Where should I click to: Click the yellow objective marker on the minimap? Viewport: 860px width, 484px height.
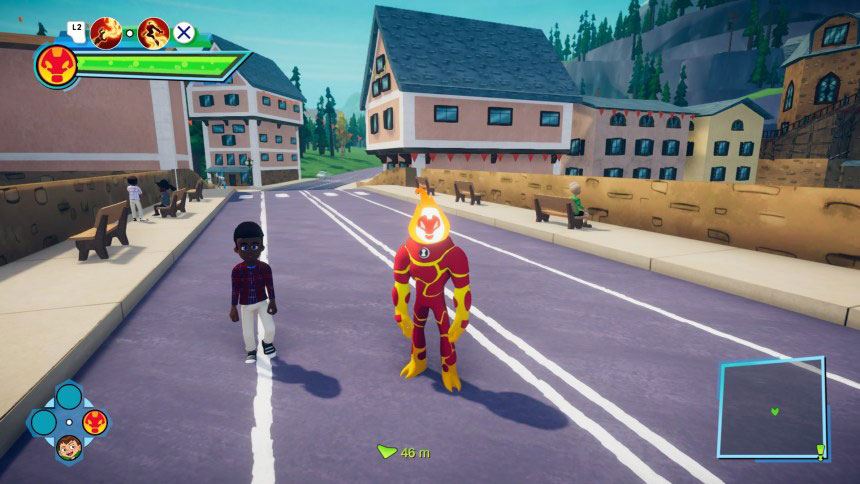point(820,450)
